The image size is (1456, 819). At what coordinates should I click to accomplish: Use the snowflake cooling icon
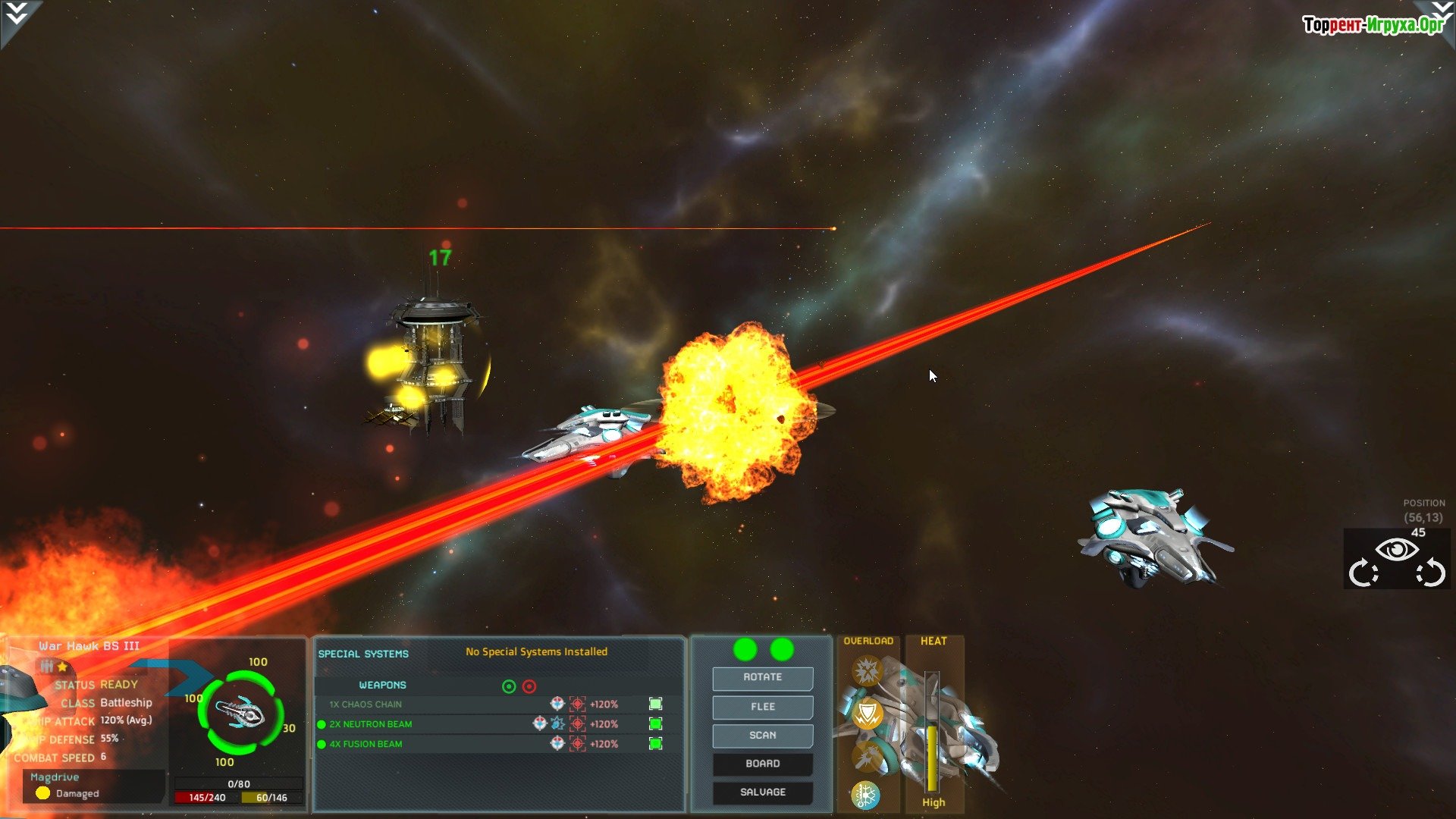865,795
